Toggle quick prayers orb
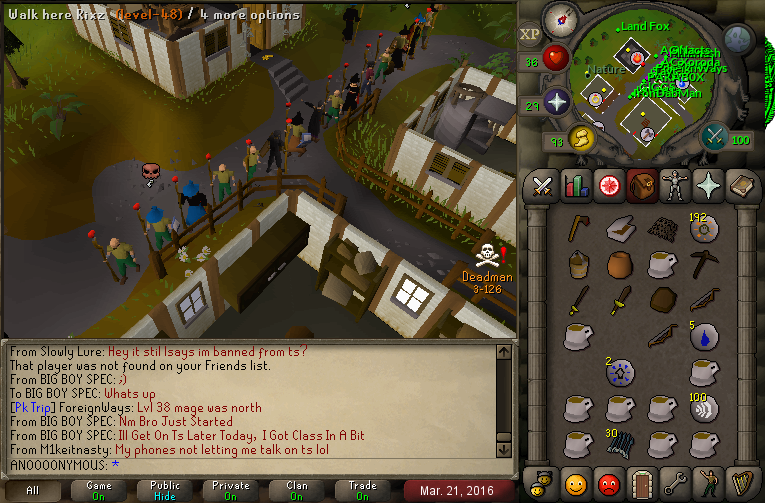This screenshot has width=775, height=504. point(556,101)
